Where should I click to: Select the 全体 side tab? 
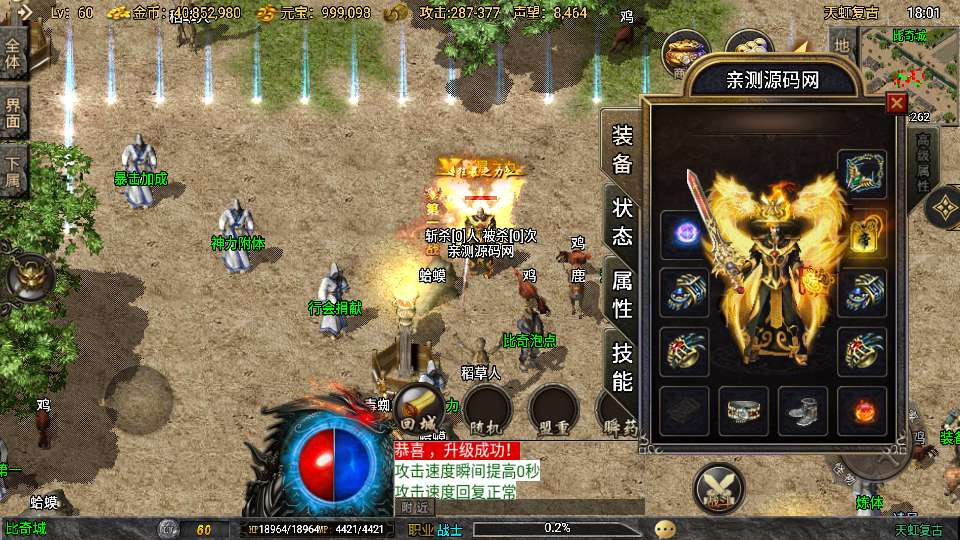tap(13, 52)
